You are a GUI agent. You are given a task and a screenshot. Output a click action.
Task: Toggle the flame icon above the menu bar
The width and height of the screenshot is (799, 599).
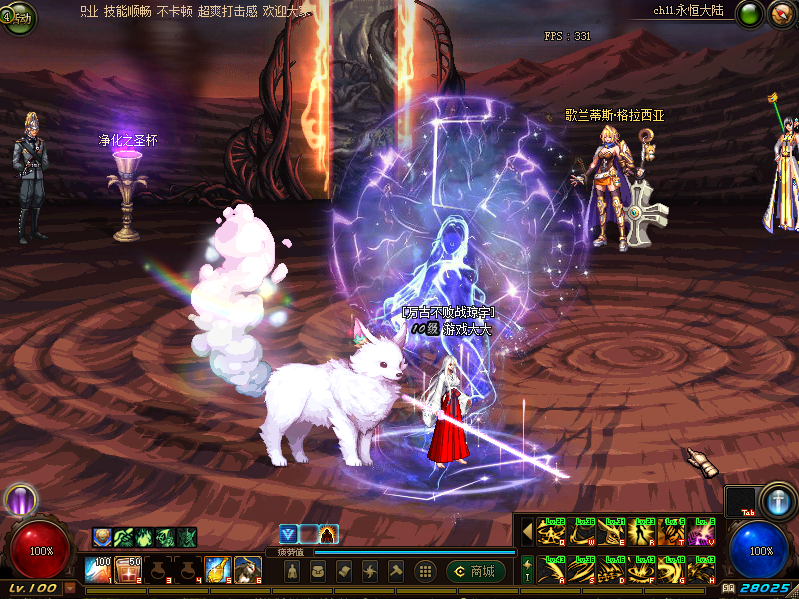(x=329, y=534)
